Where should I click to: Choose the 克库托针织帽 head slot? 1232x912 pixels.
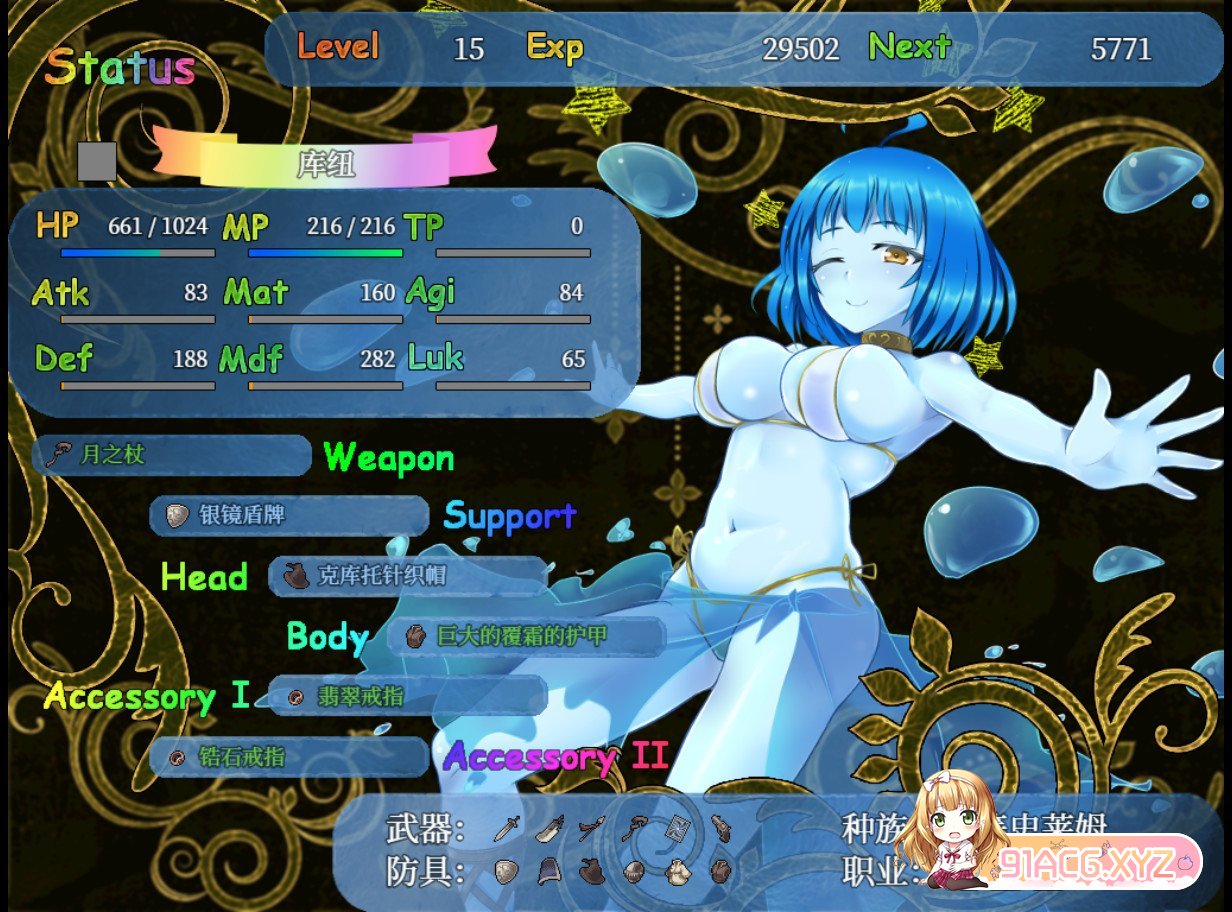(408, 576)
